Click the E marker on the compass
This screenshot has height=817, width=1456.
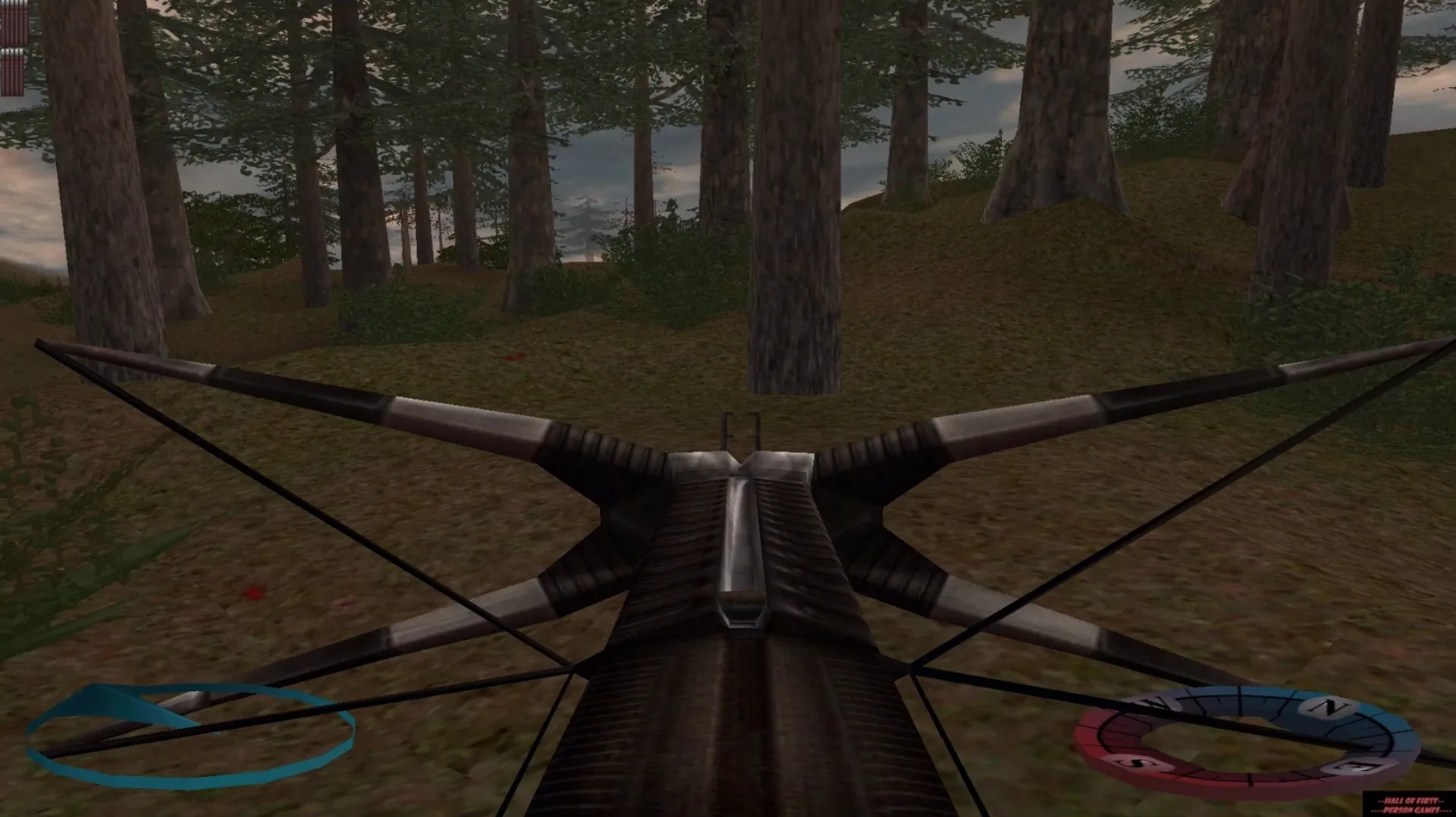coord(1354,766)
